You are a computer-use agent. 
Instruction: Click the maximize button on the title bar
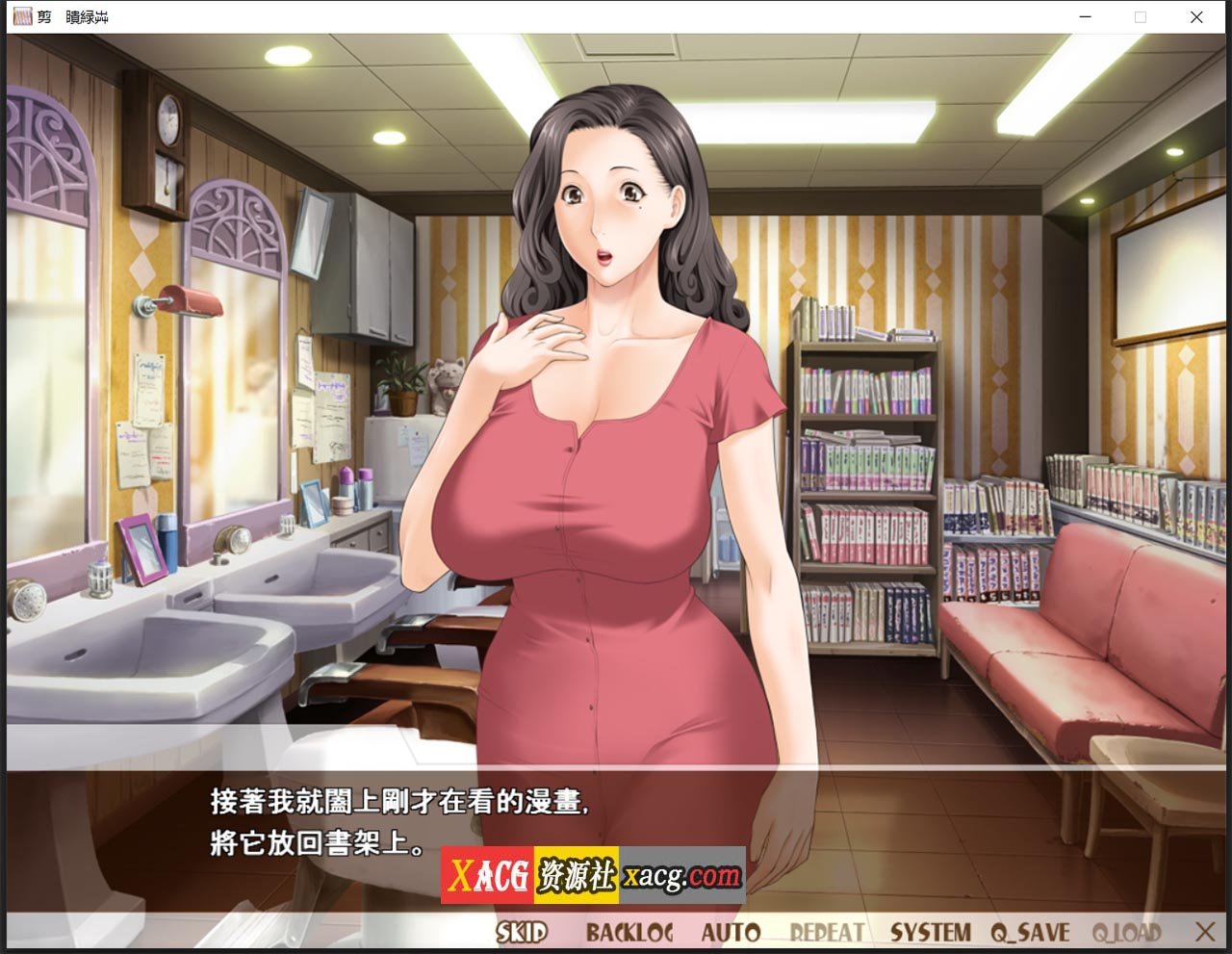1141,17
